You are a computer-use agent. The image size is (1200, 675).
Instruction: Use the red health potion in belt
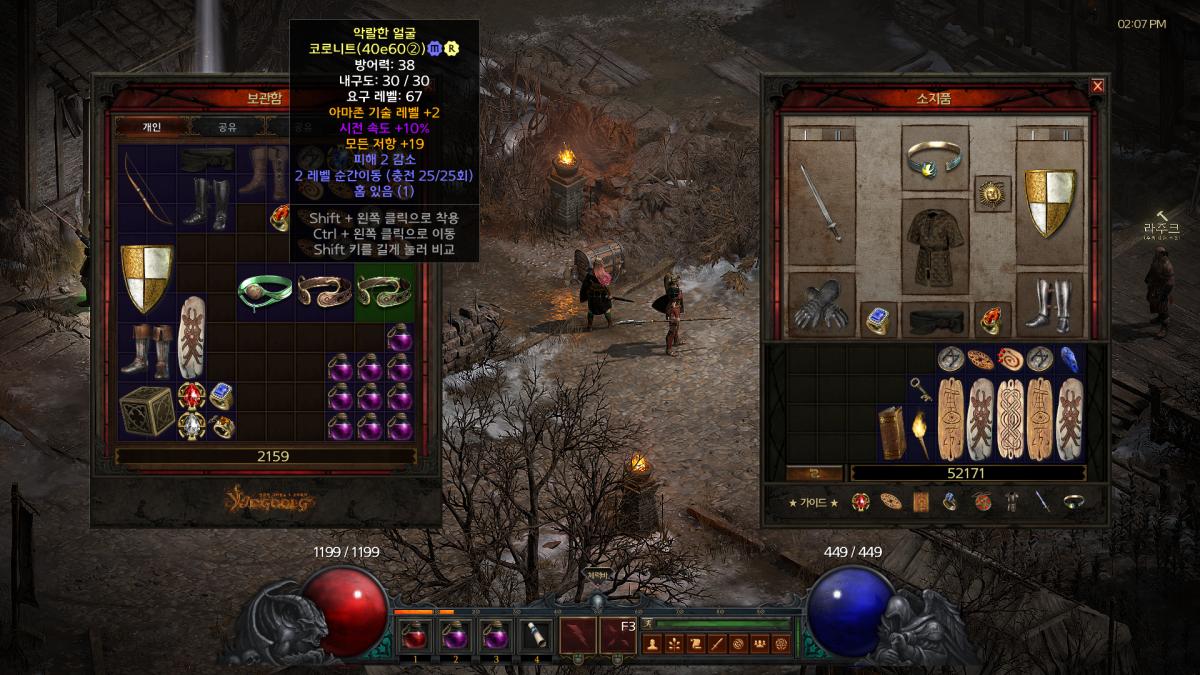click(x=413, y=635)
